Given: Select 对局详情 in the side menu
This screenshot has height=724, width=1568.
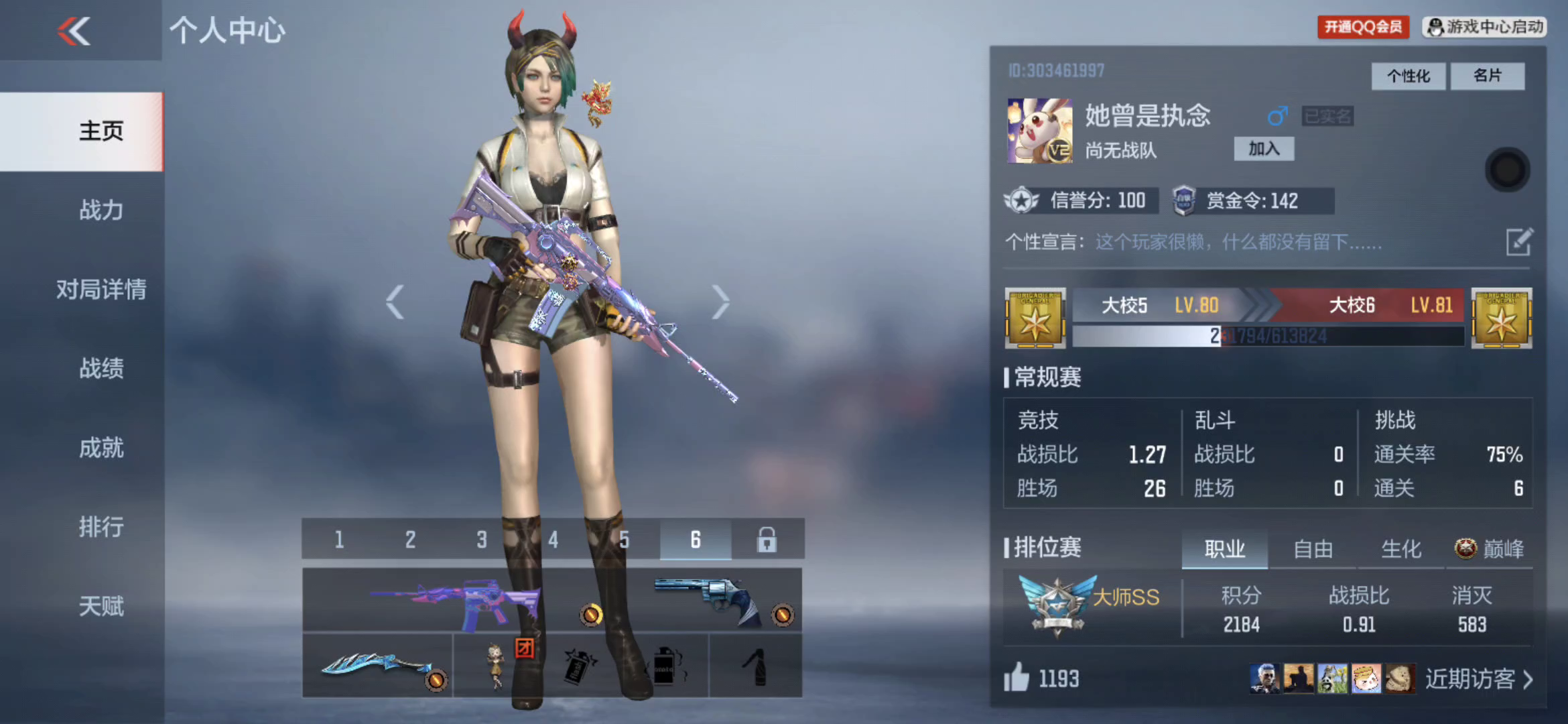Looking at the screenshot, I should 101,289.
